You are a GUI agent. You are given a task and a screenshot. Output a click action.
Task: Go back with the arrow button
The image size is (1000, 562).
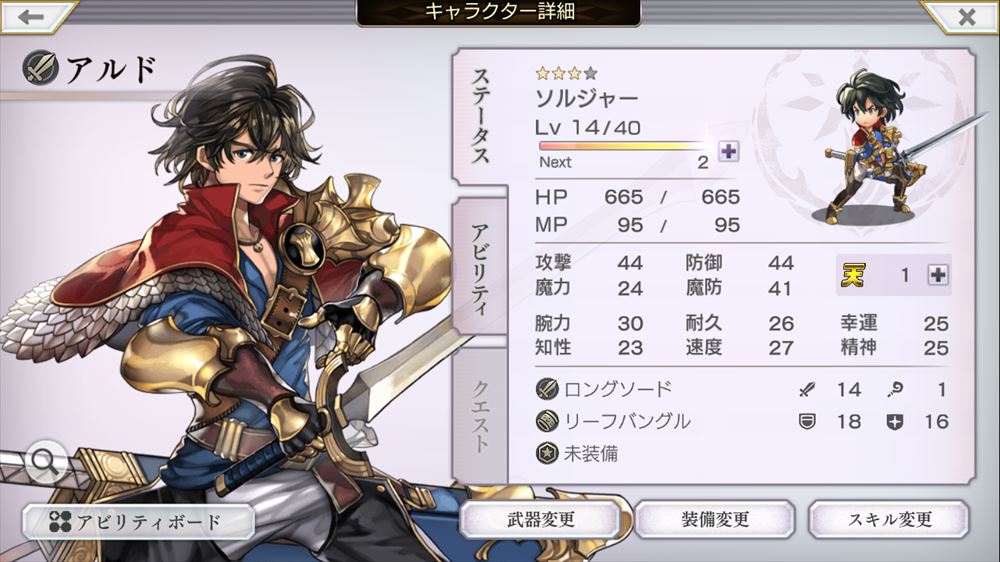(x=32, y=17)
